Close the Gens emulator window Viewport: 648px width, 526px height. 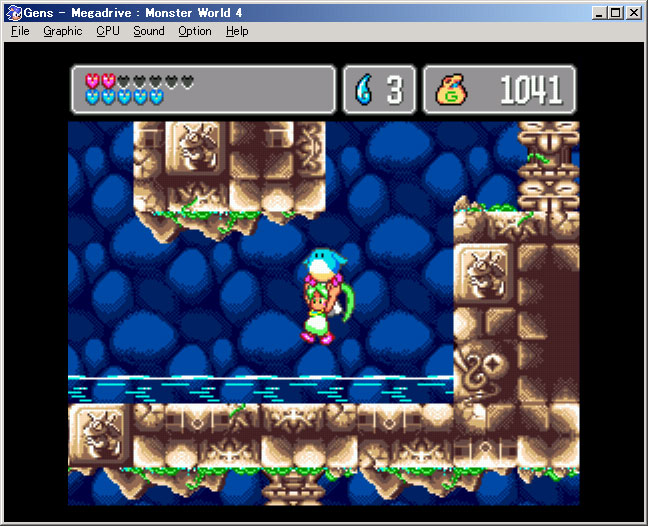point(634,13)
